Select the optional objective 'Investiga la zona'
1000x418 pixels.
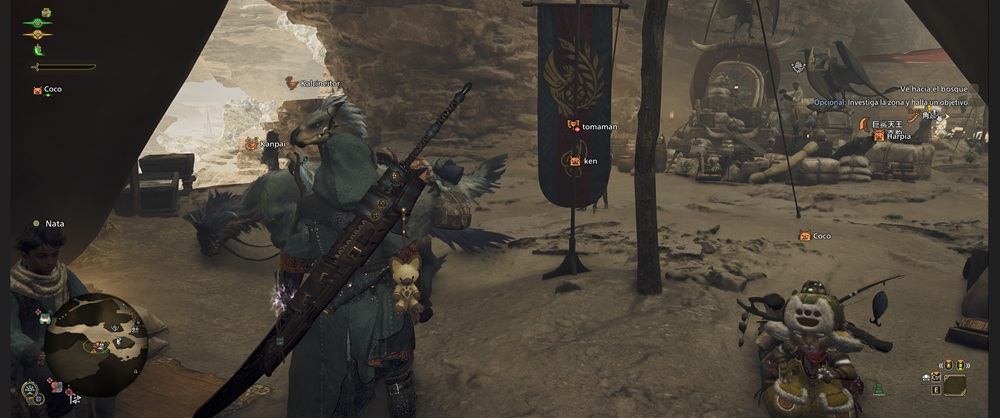[892, 103]
